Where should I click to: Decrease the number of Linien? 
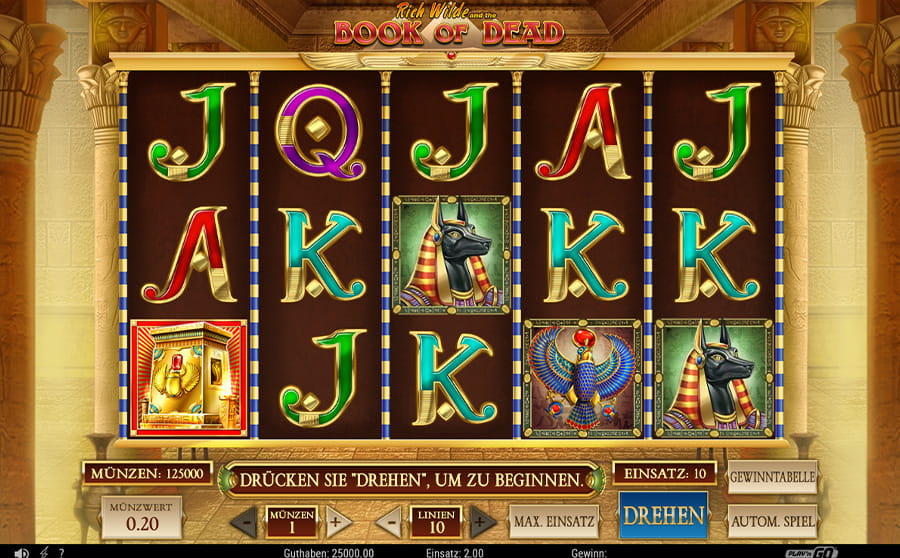pyautogui.click(x=389, y=521)
